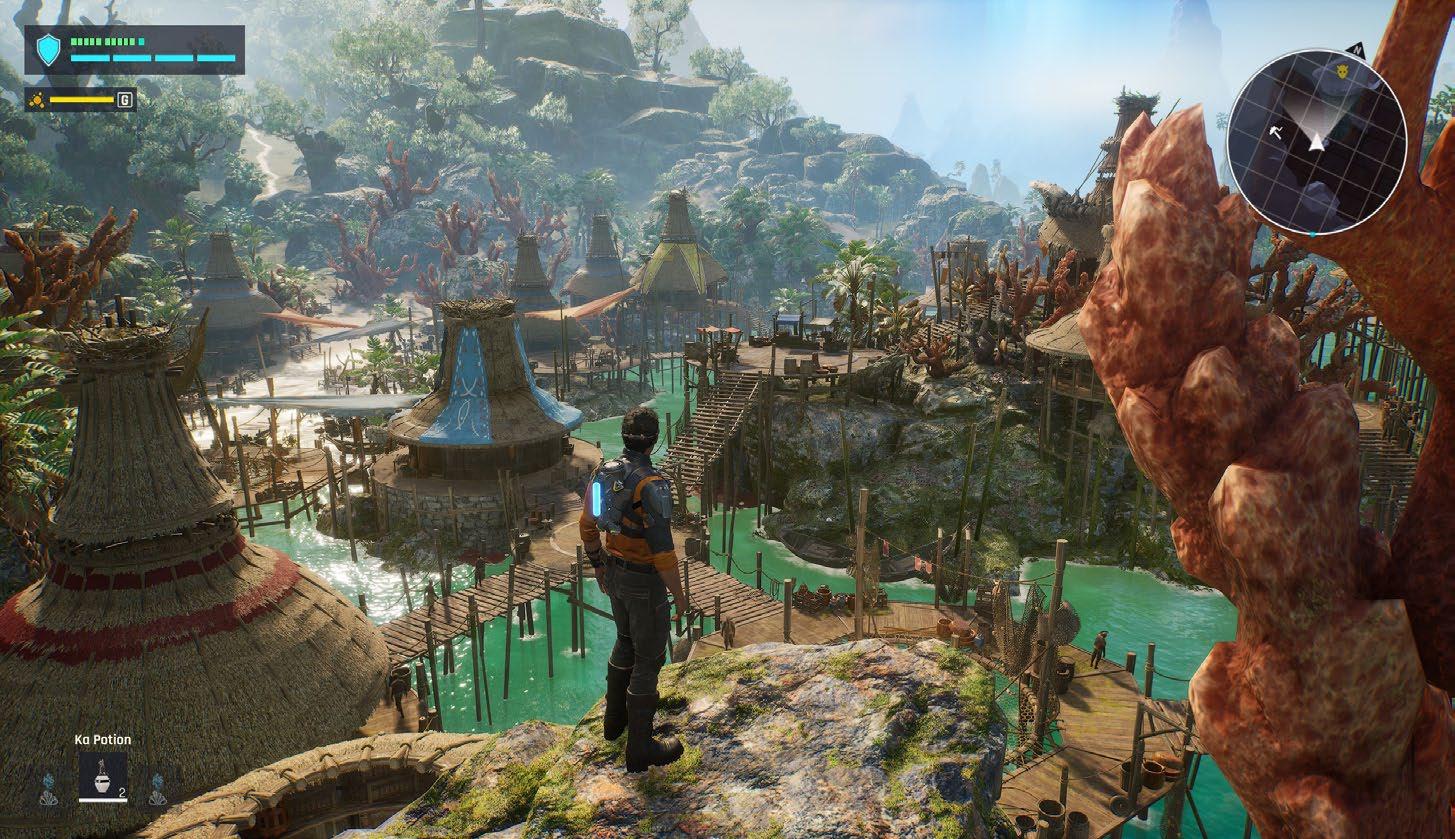1455x839 pixels.
Task: Activate the orange orb ability icon
Action: click(x=38, y=100)
